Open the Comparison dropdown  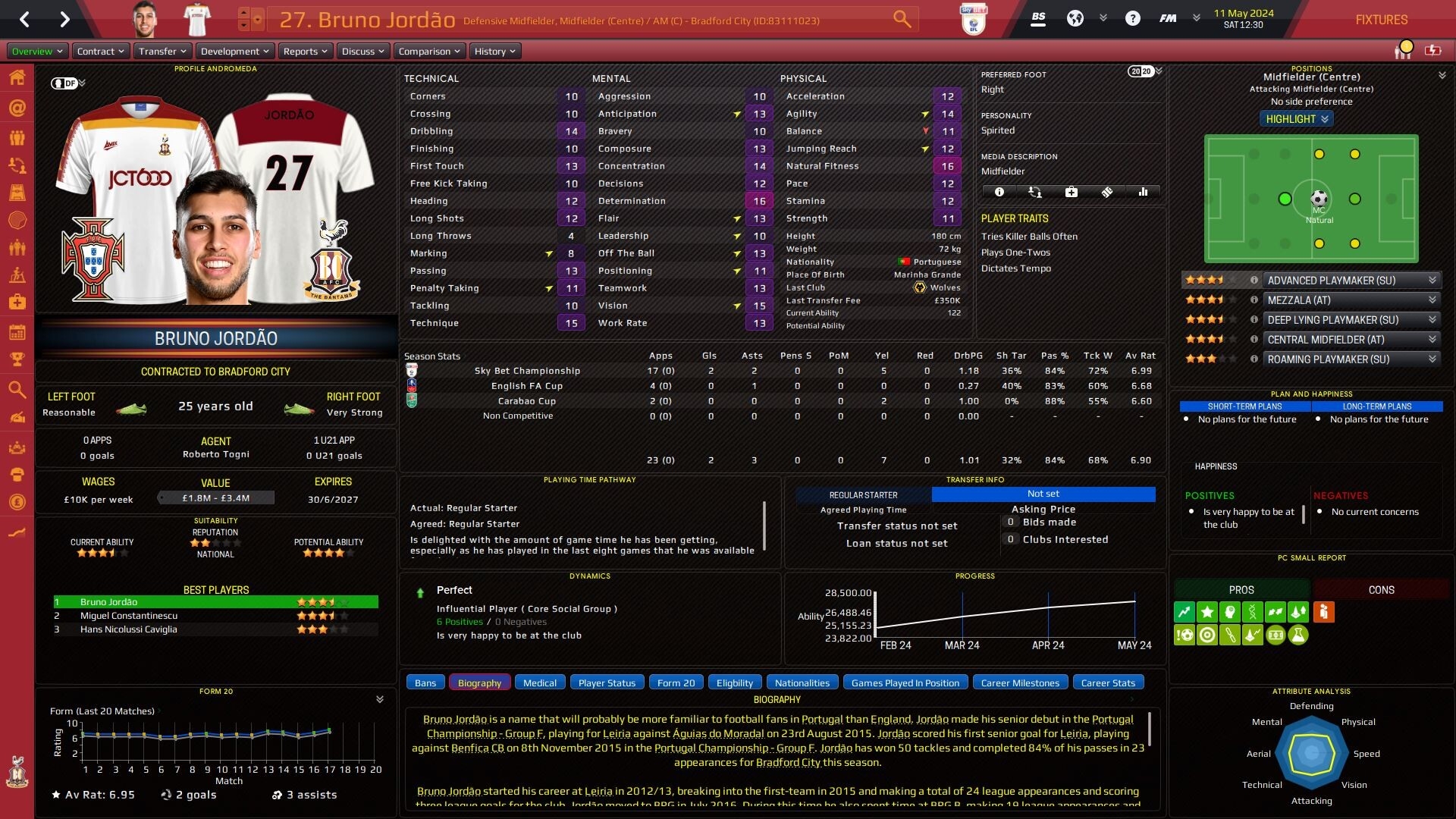(x=428, y=51)
